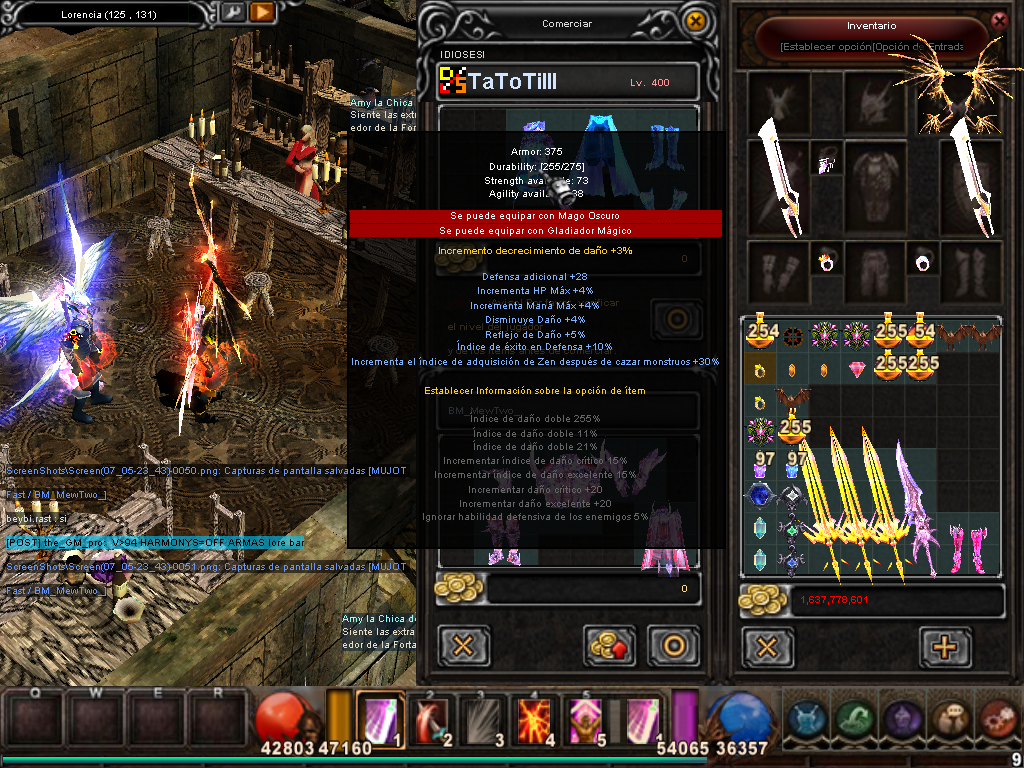Activate skill slot 4 lightning burst ability

point(535,717)
